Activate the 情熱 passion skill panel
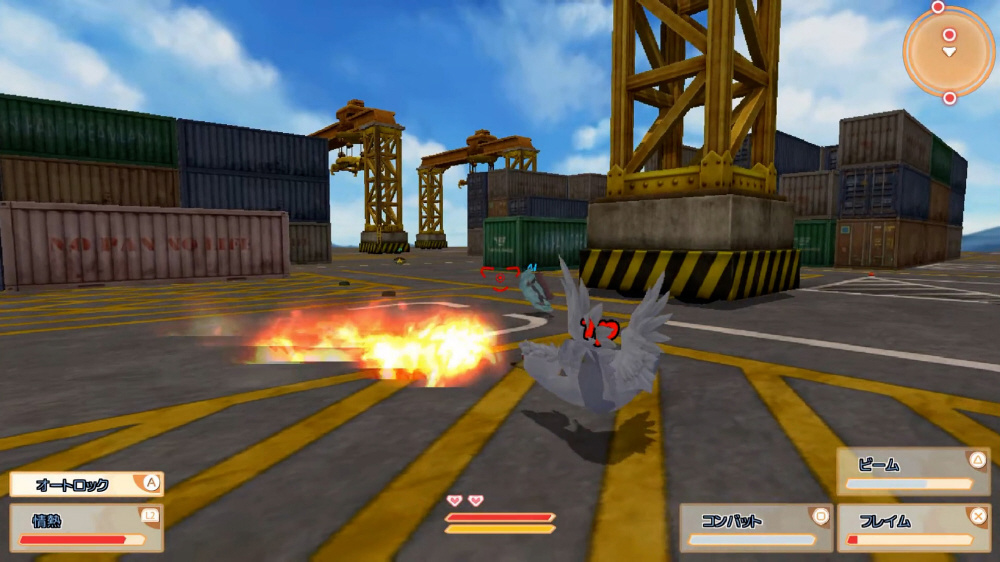Screen dimensions: 1000x562 pos(86,526)
